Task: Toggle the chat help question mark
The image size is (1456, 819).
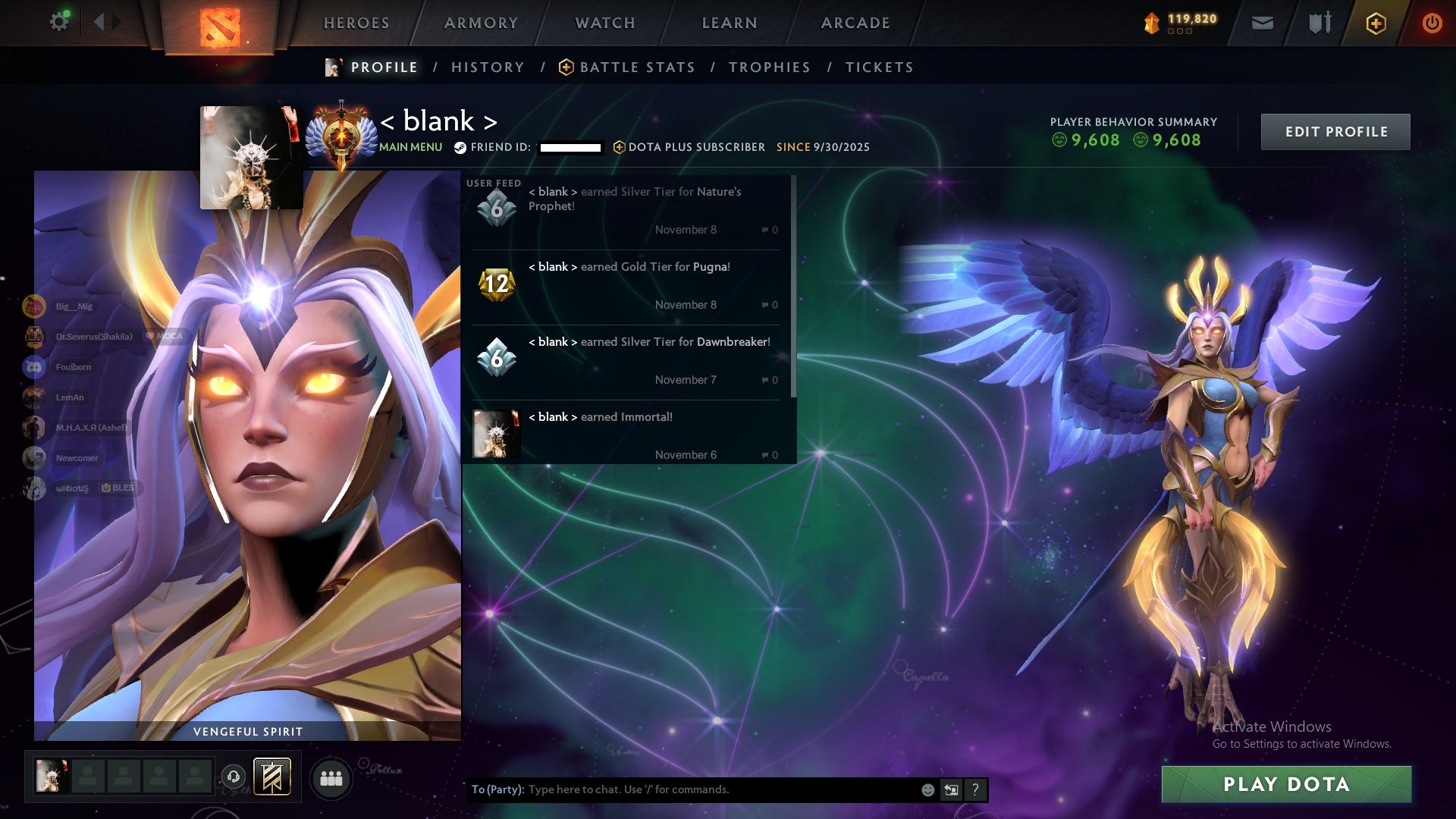Action: tap(975, 789)
